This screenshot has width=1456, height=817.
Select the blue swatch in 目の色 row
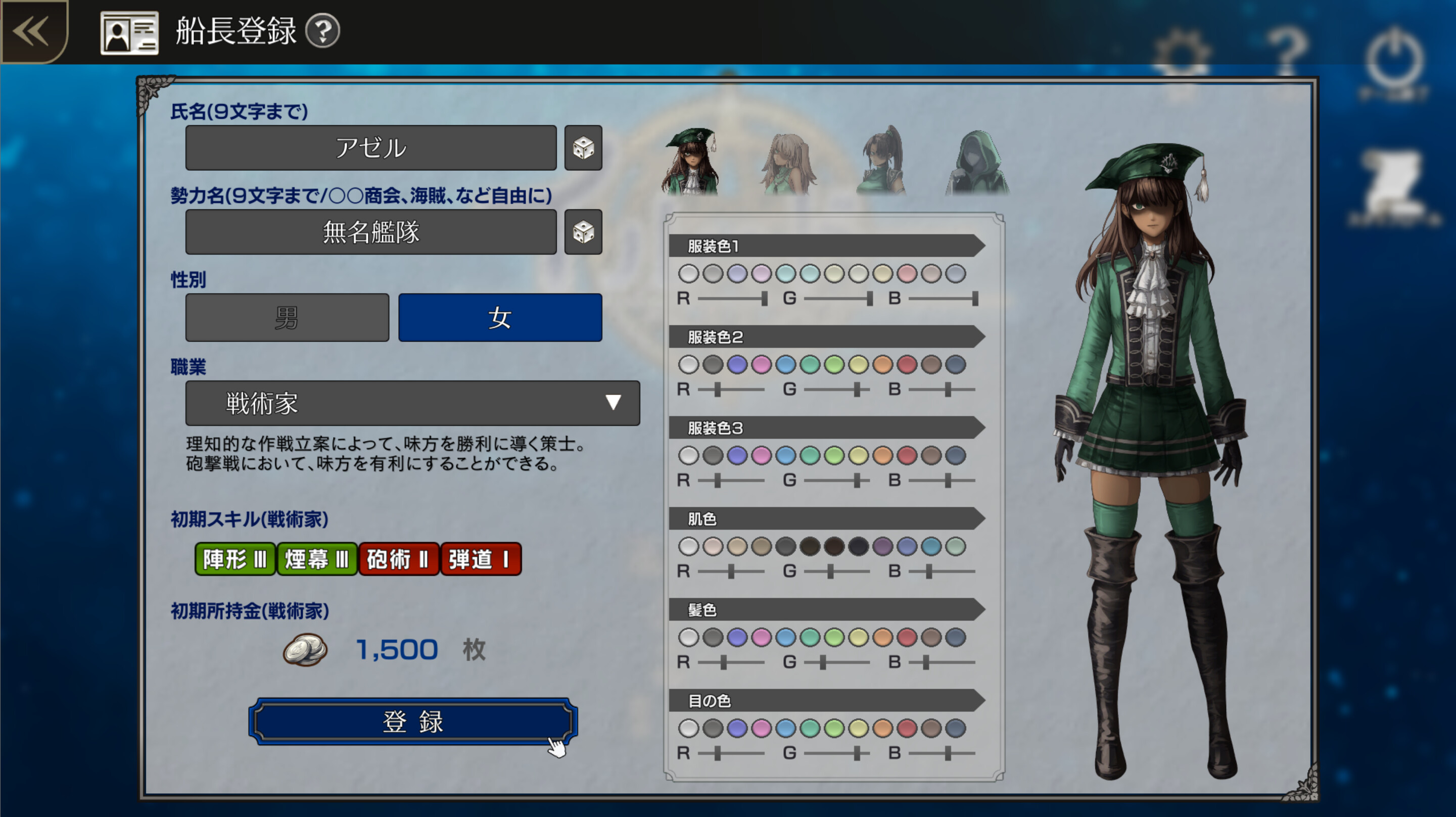[x=786, y=729]
